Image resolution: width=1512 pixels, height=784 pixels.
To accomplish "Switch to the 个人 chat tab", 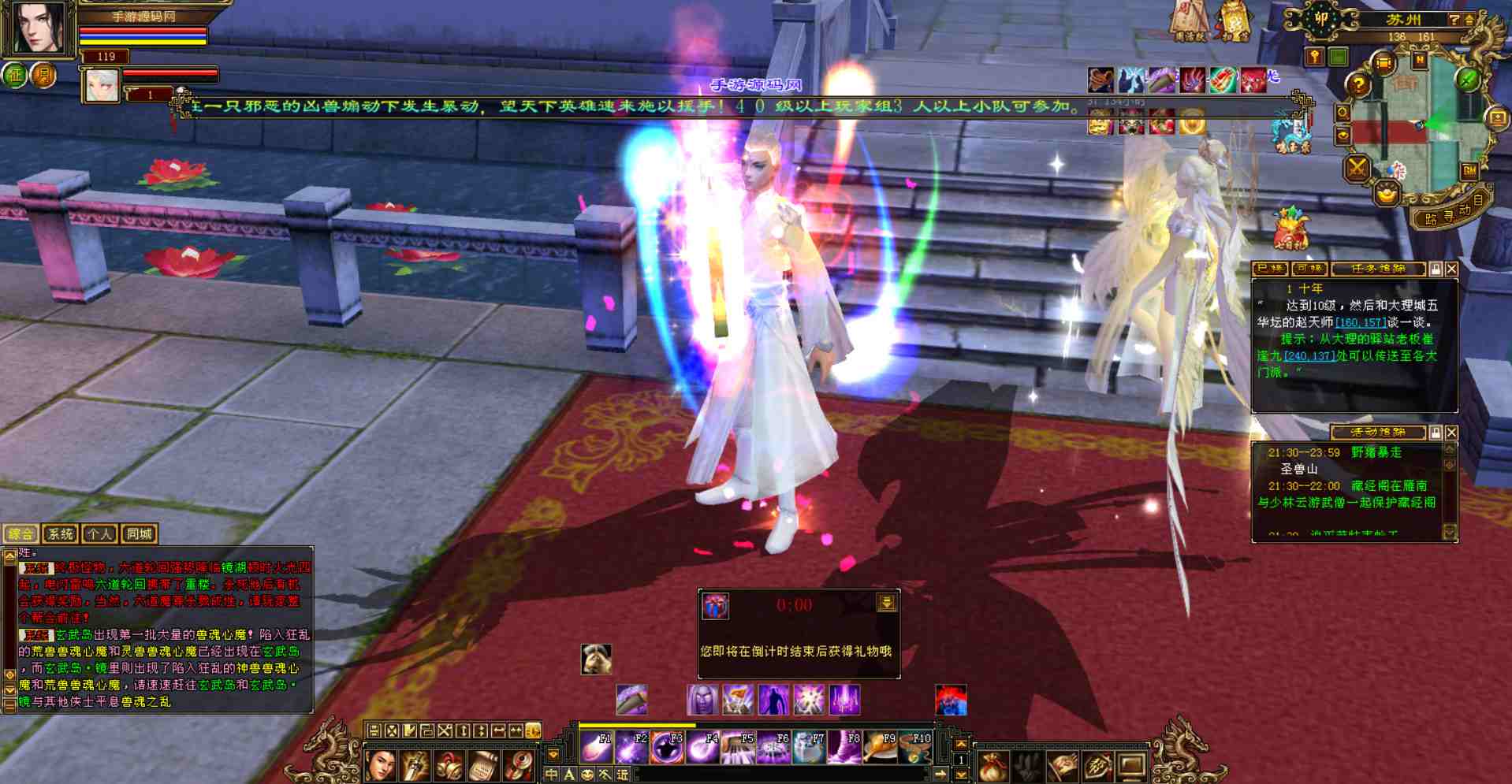I will [99, 533].
